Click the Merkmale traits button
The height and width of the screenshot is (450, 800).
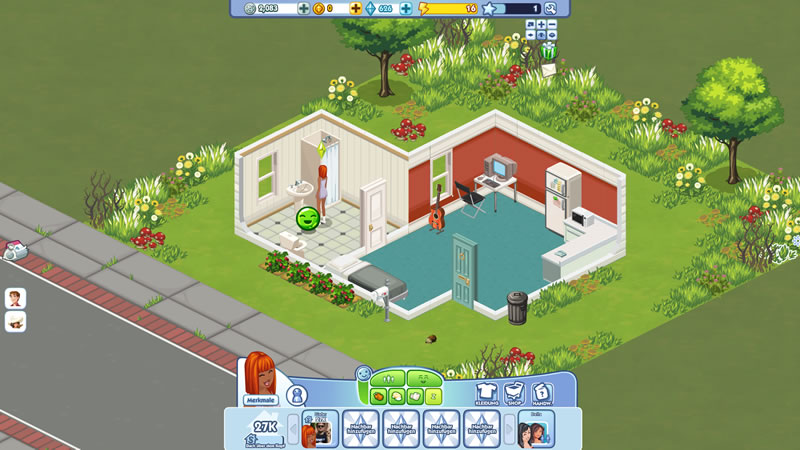259,400
